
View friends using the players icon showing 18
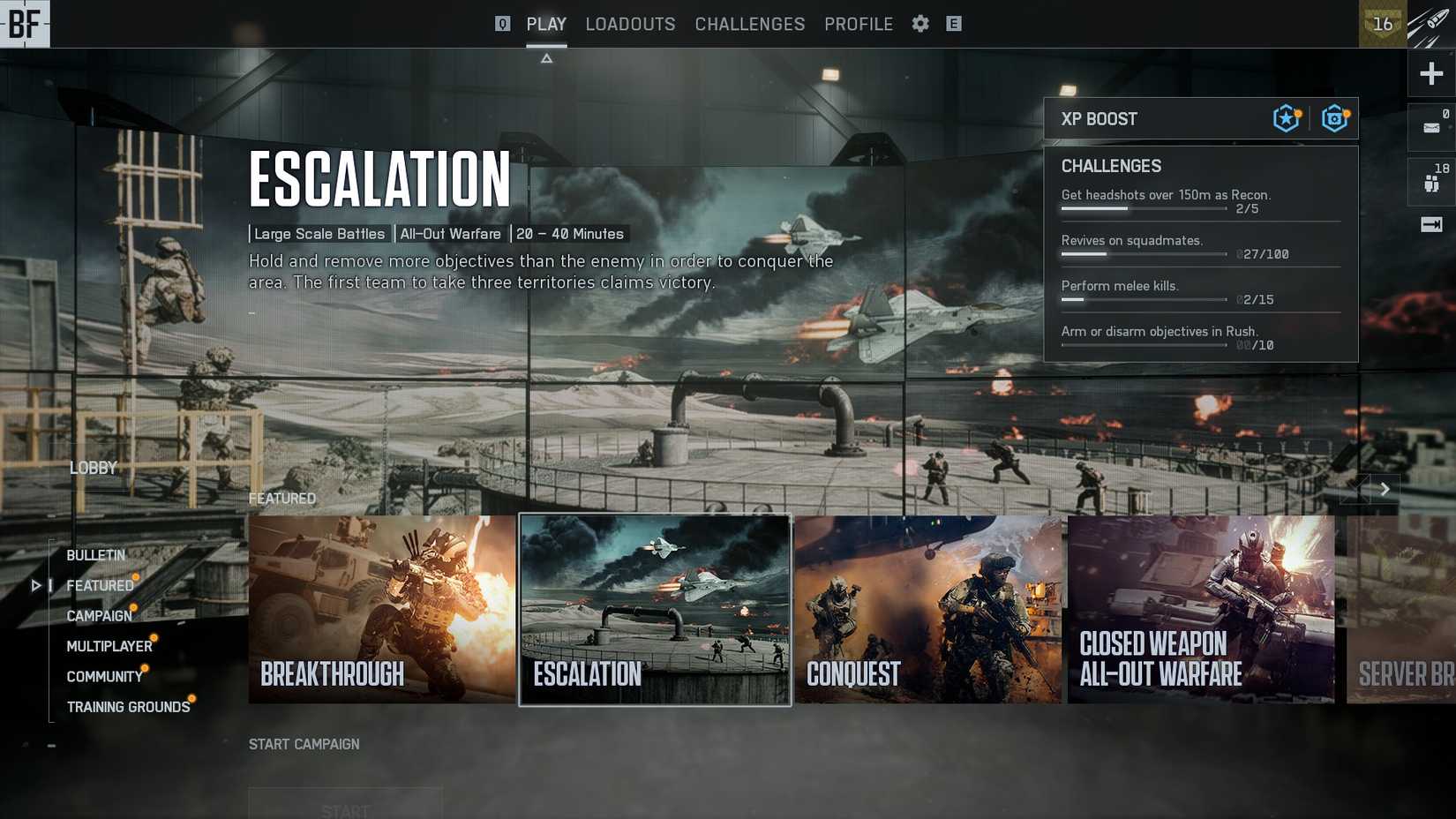tap(1430, 181)
